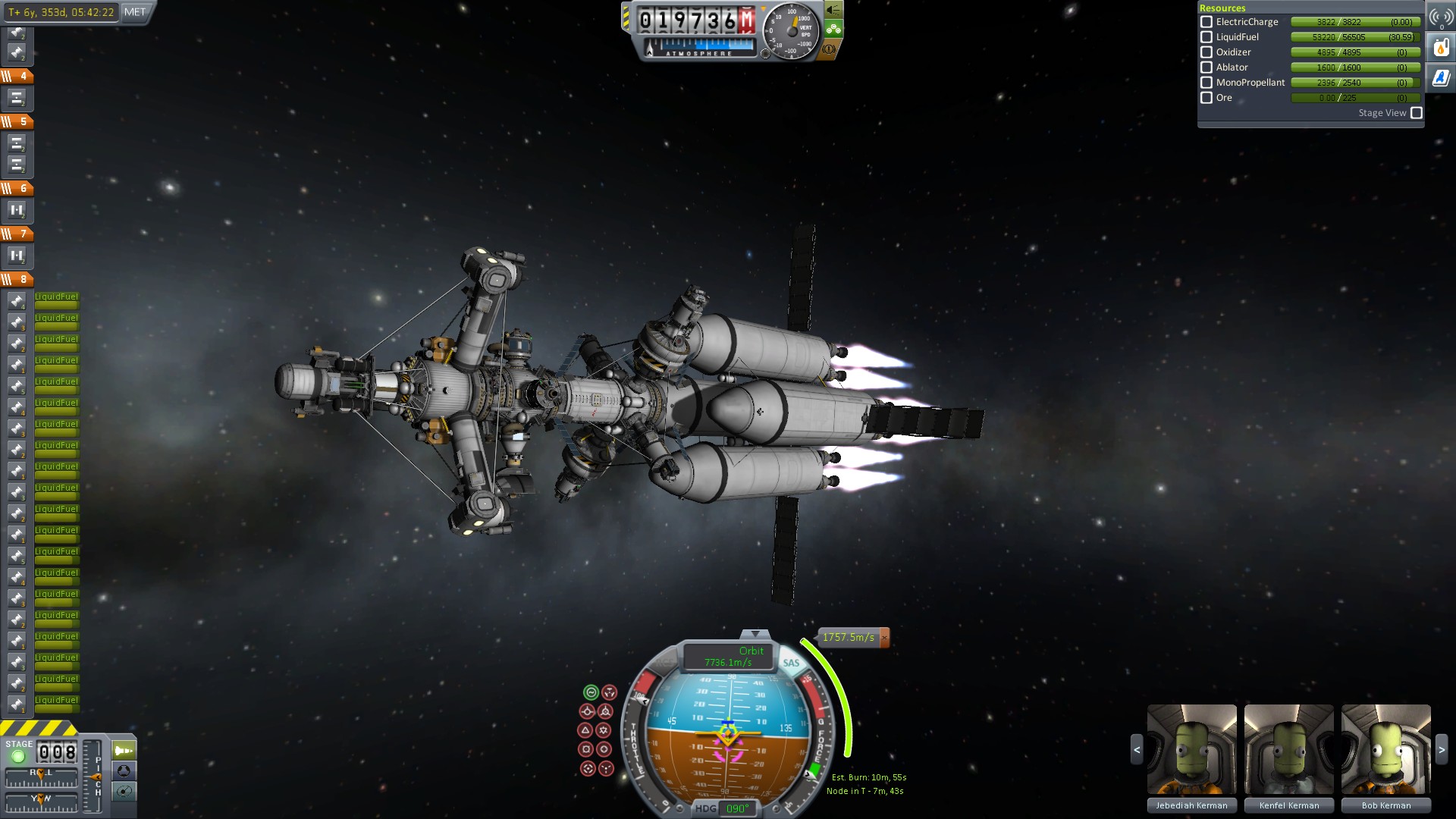Select the stability assist SAS mode icon
This screenshot has width=1456, height=819.
coord(591,692)
